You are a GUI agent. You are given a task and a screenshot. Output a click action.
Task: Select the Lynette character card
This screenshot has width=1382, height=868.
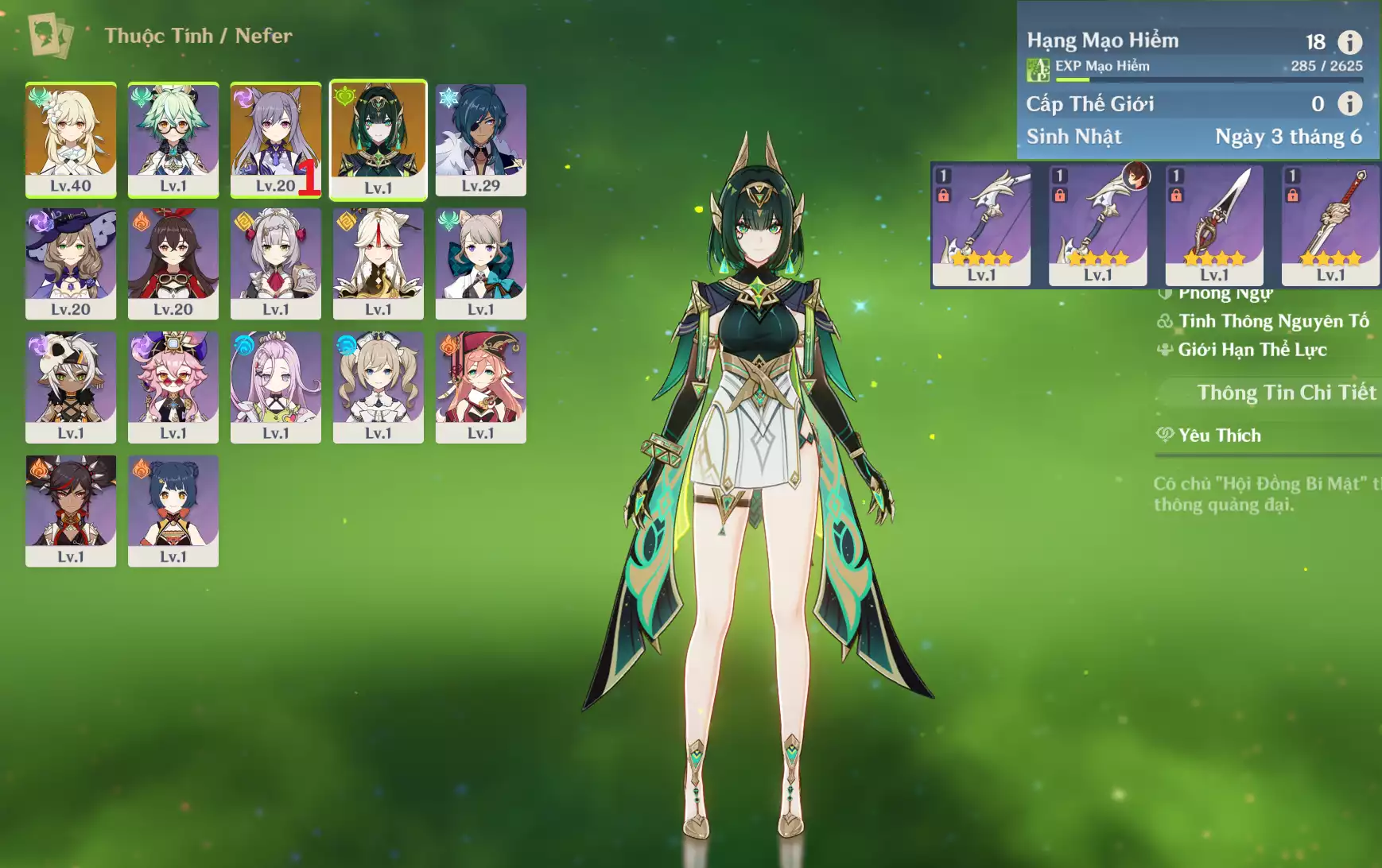(481, 263)
